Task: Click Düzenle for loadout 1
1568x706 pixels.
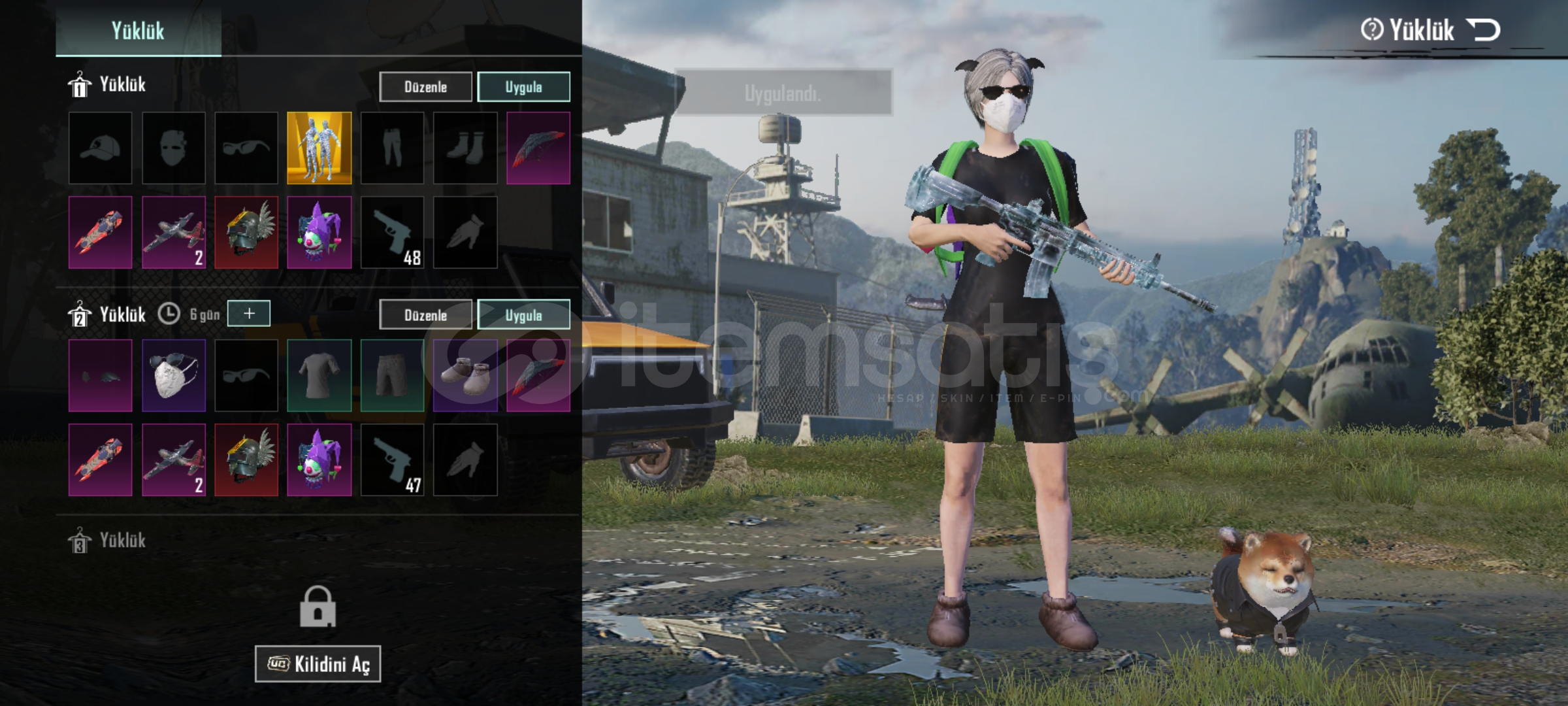Action: pyautogui.click(x=425, y=87)
